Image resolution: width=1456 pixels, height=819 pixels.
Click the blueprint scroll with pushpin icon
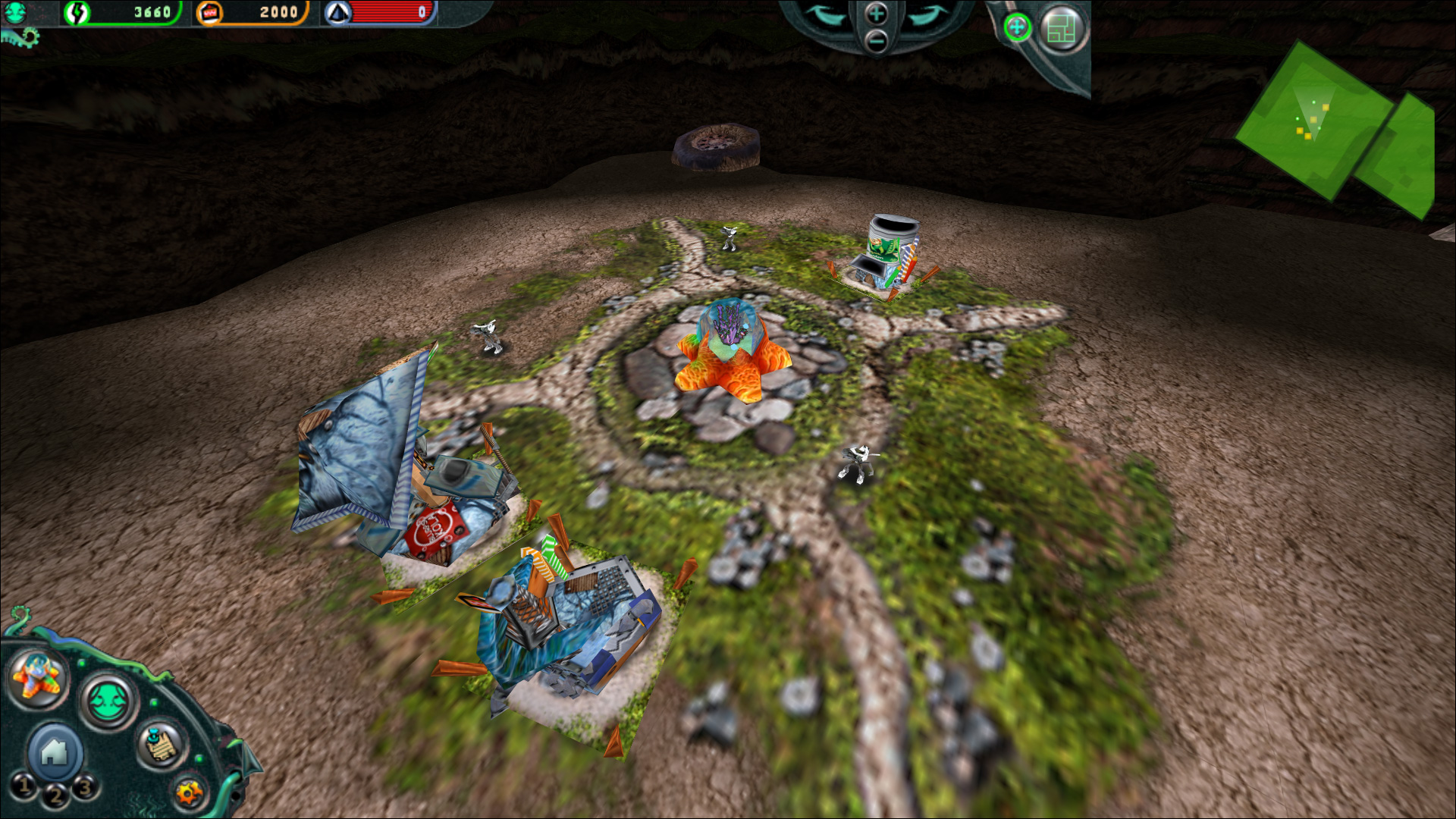(x=160, y=745)
